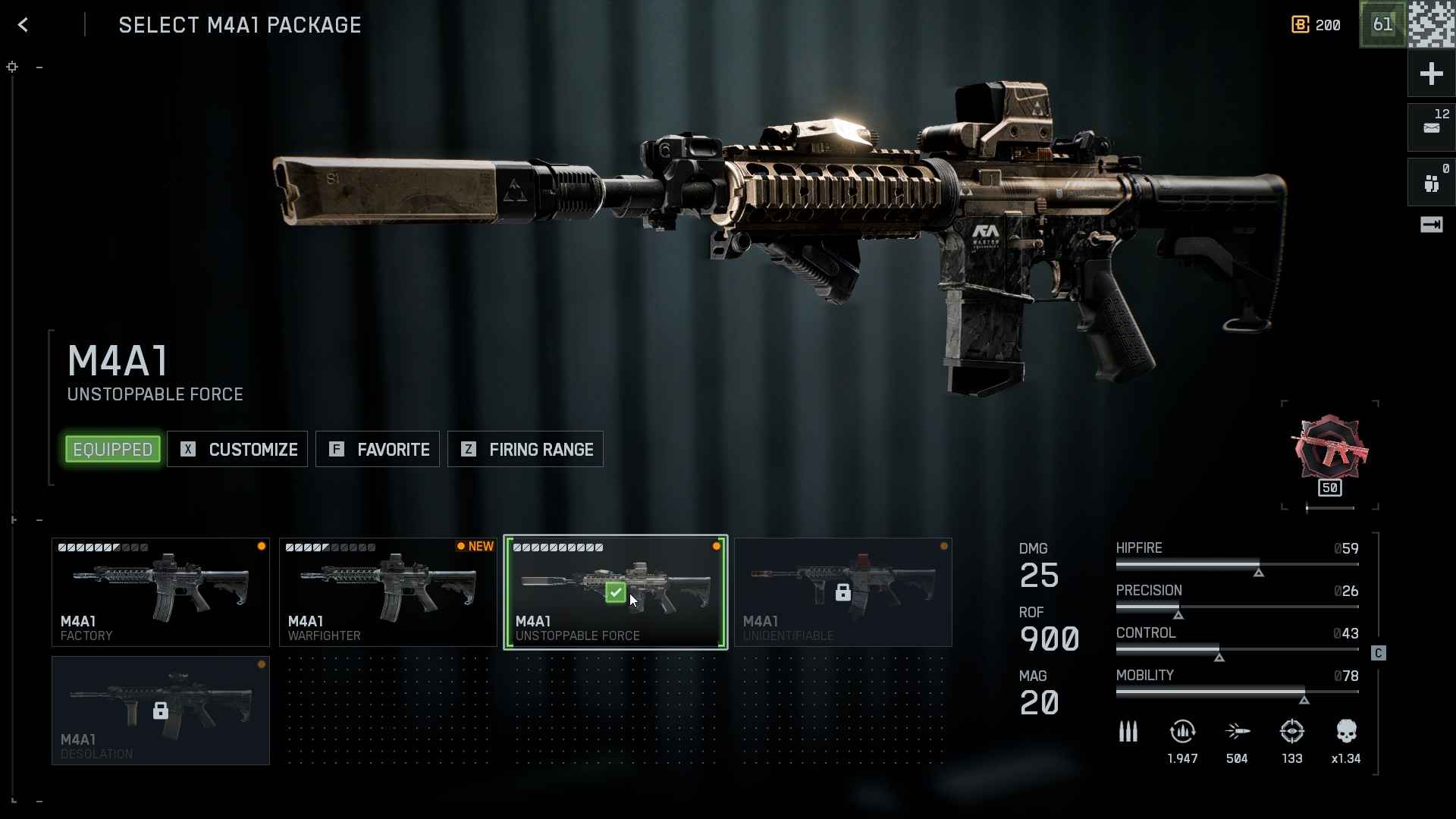The image size is (1456, 819).
Task: Go back using the top-left arrow
Action: point(23,25)
